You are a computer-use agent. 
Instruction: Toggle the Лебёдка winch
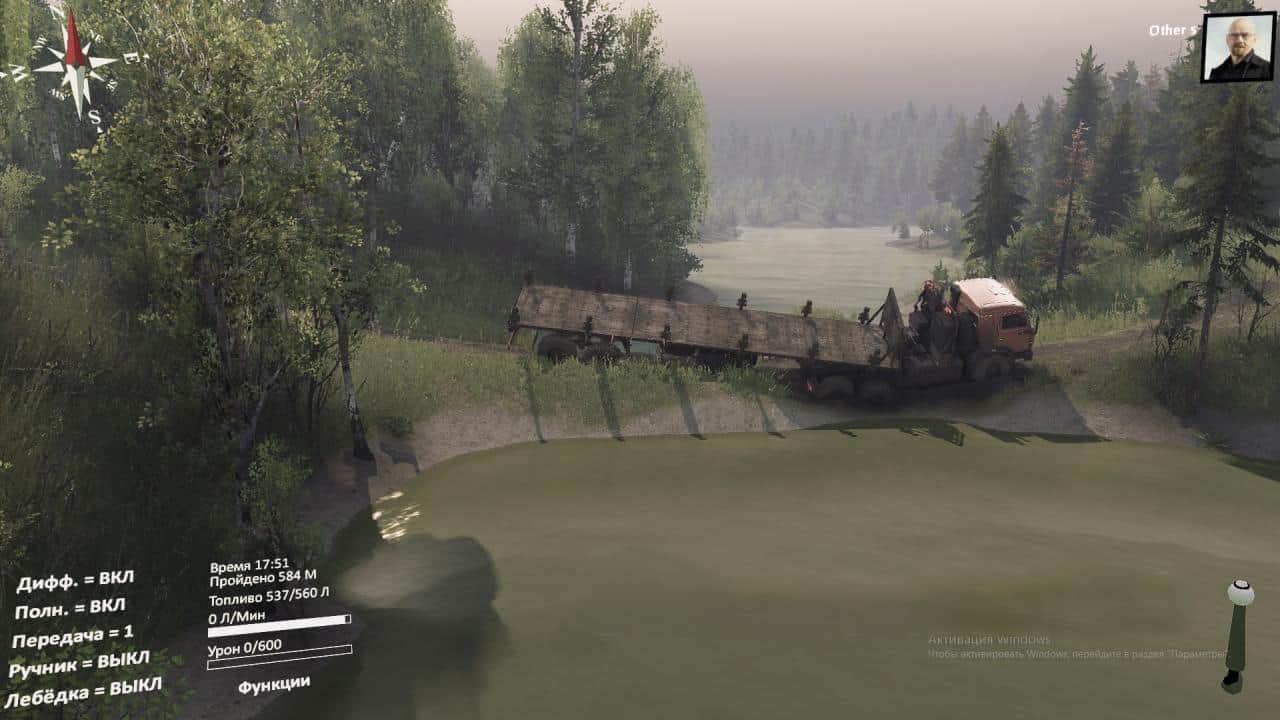(x=84, y=691)
